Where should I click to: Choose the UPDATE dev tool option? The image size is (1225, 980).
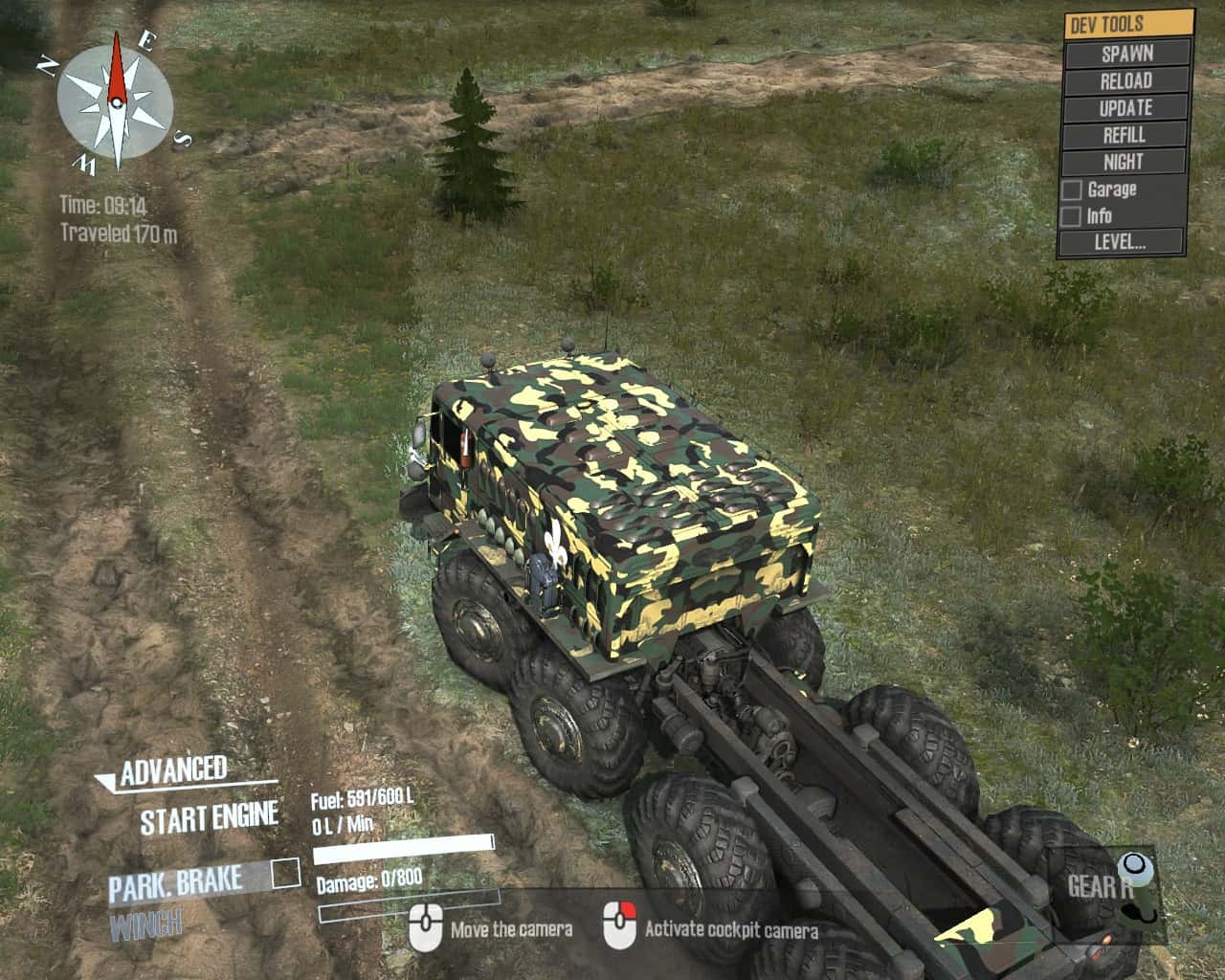(x=1126, y=108)
